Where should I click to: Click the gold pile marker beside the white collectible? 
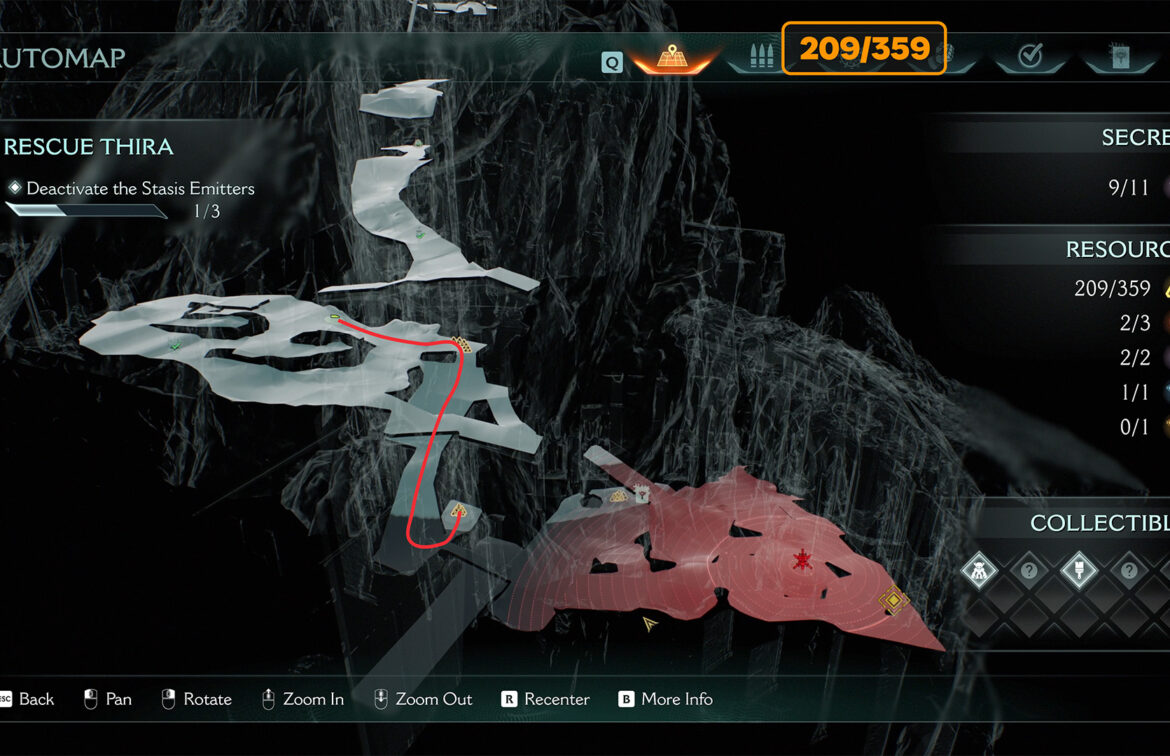619,495
